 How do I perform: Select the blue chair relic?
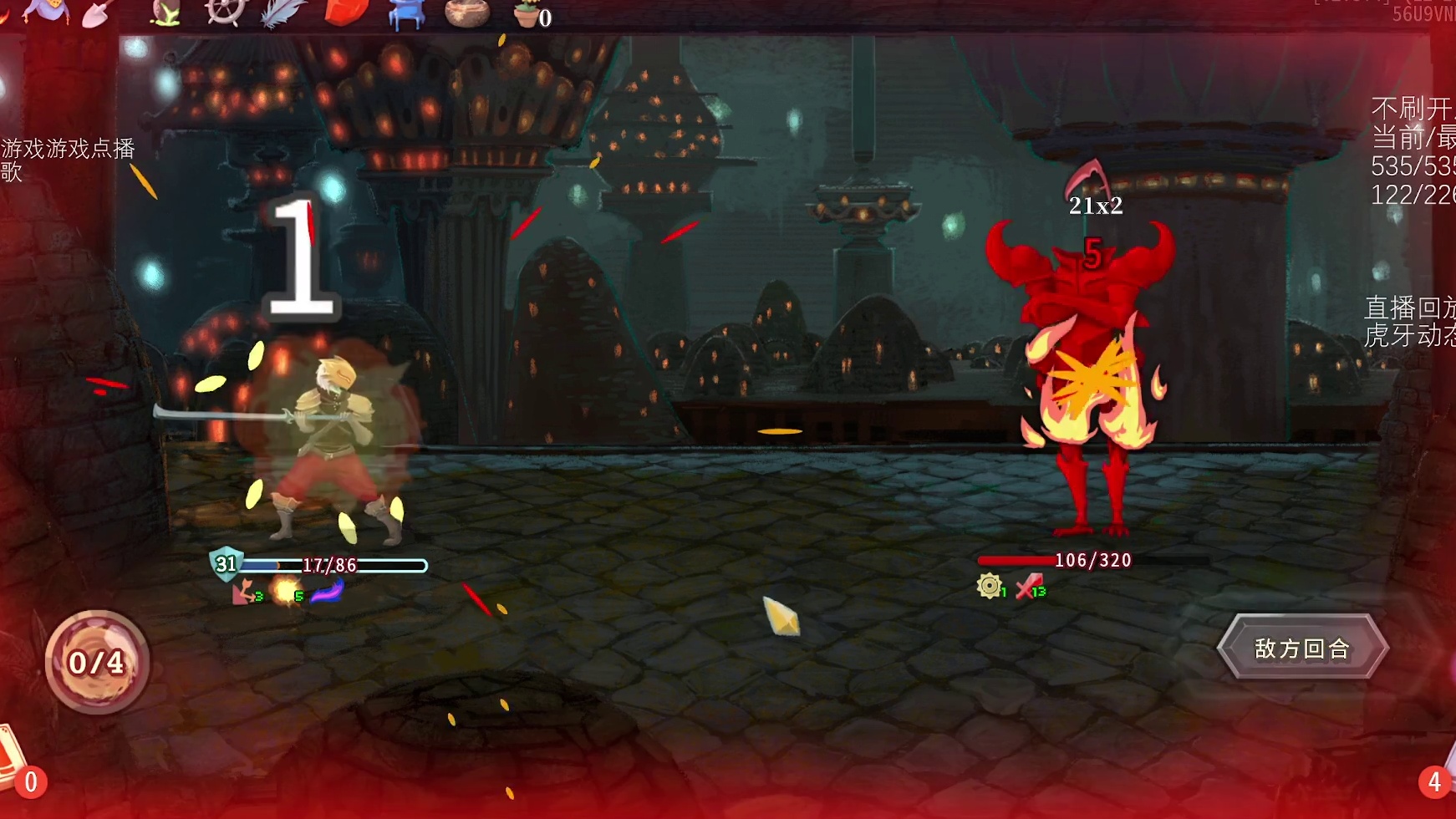(x=407, y=13)
